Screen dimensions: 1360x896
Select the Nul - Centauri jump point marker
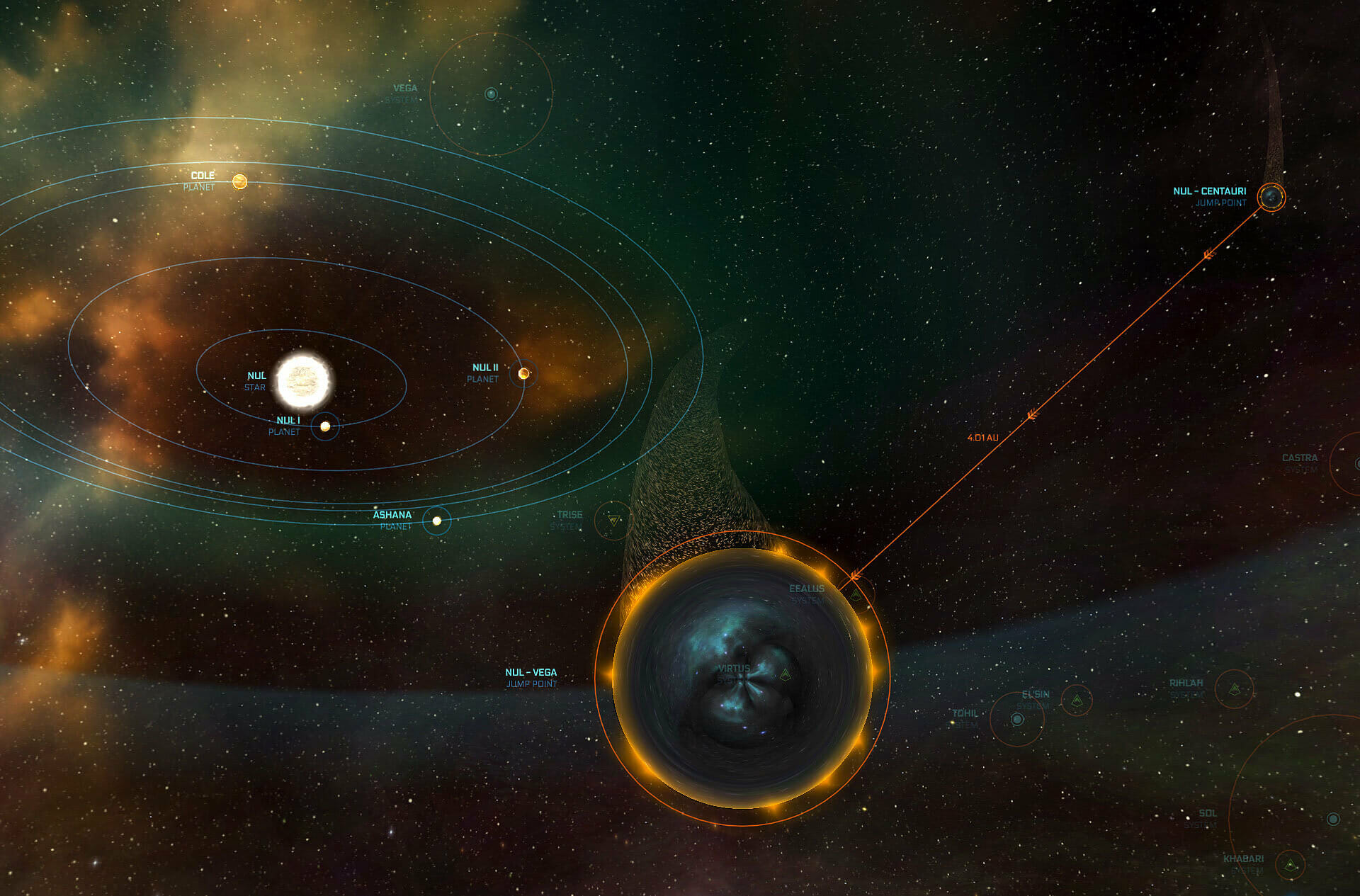point(1271,197)
